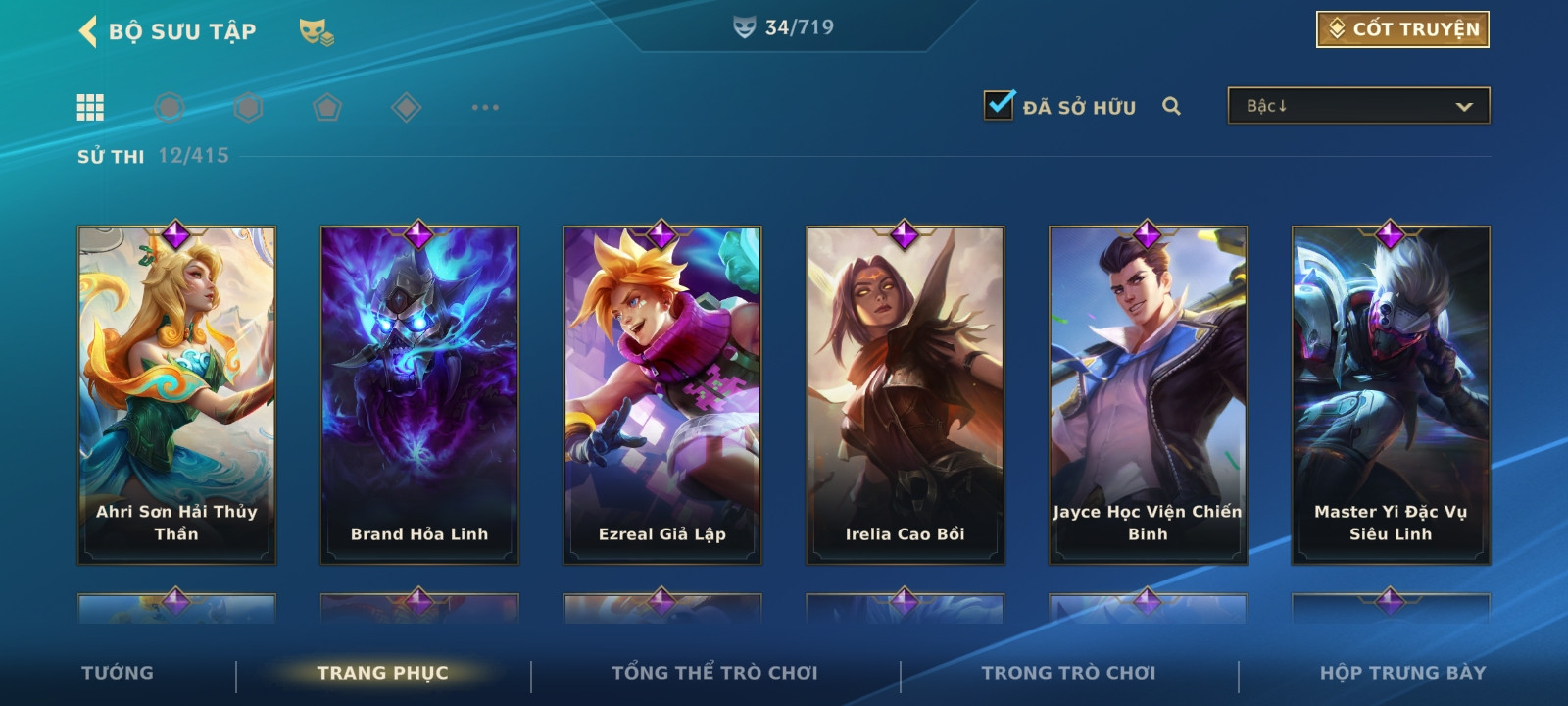Select Master Yi Đặc Vụ Siêu Linh
The height and width of the screenshot is (706, 1568).
(x=1391, y=395)
